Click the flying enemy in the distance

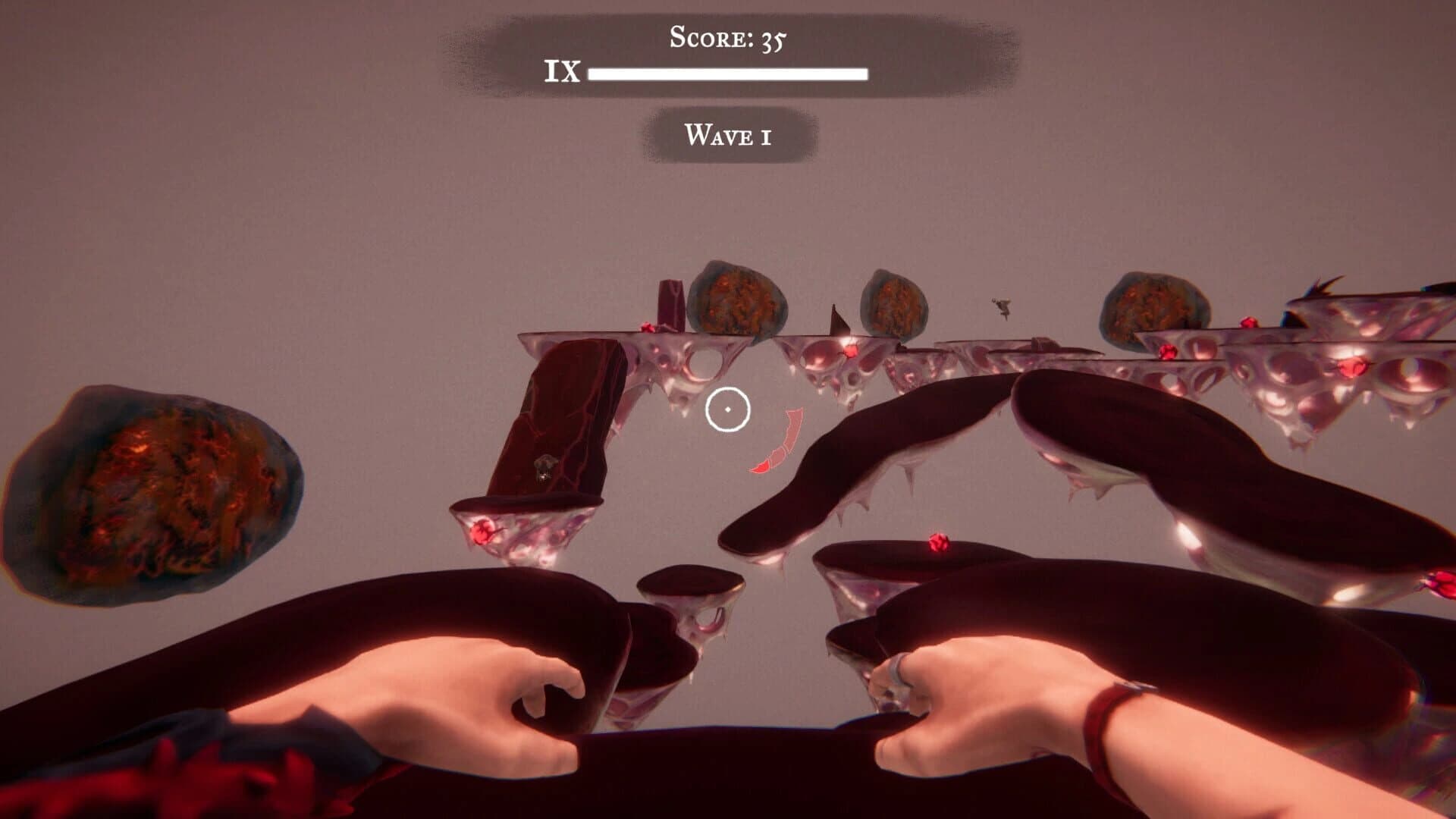[x=1001, y=306]
